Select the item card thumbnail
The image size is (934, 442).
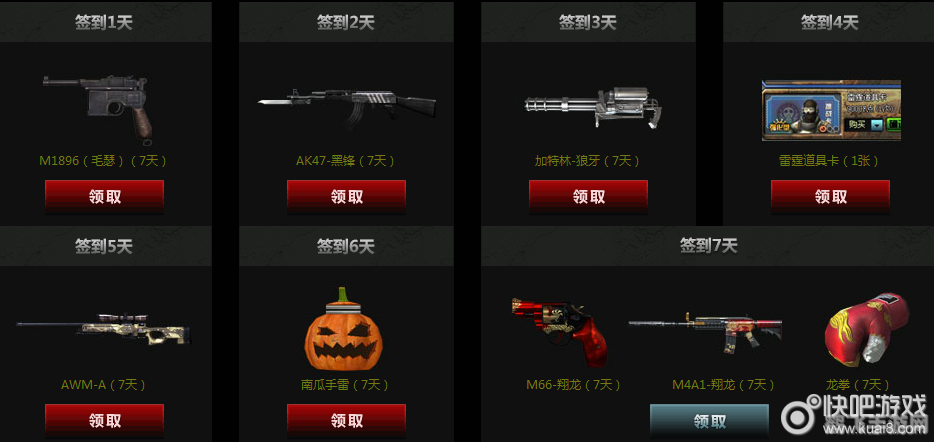(831, 110)
